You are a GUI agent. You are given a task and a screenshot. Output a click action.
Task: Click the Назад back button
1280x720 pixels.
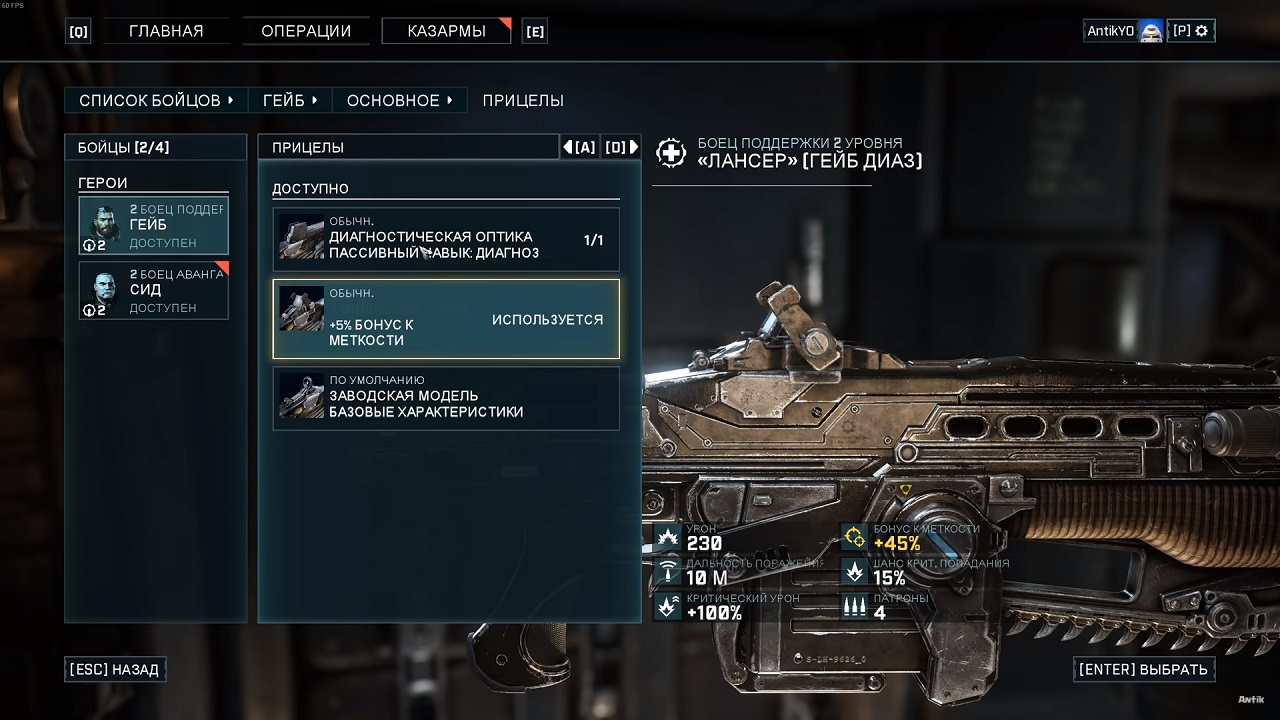tap(114, 669)
